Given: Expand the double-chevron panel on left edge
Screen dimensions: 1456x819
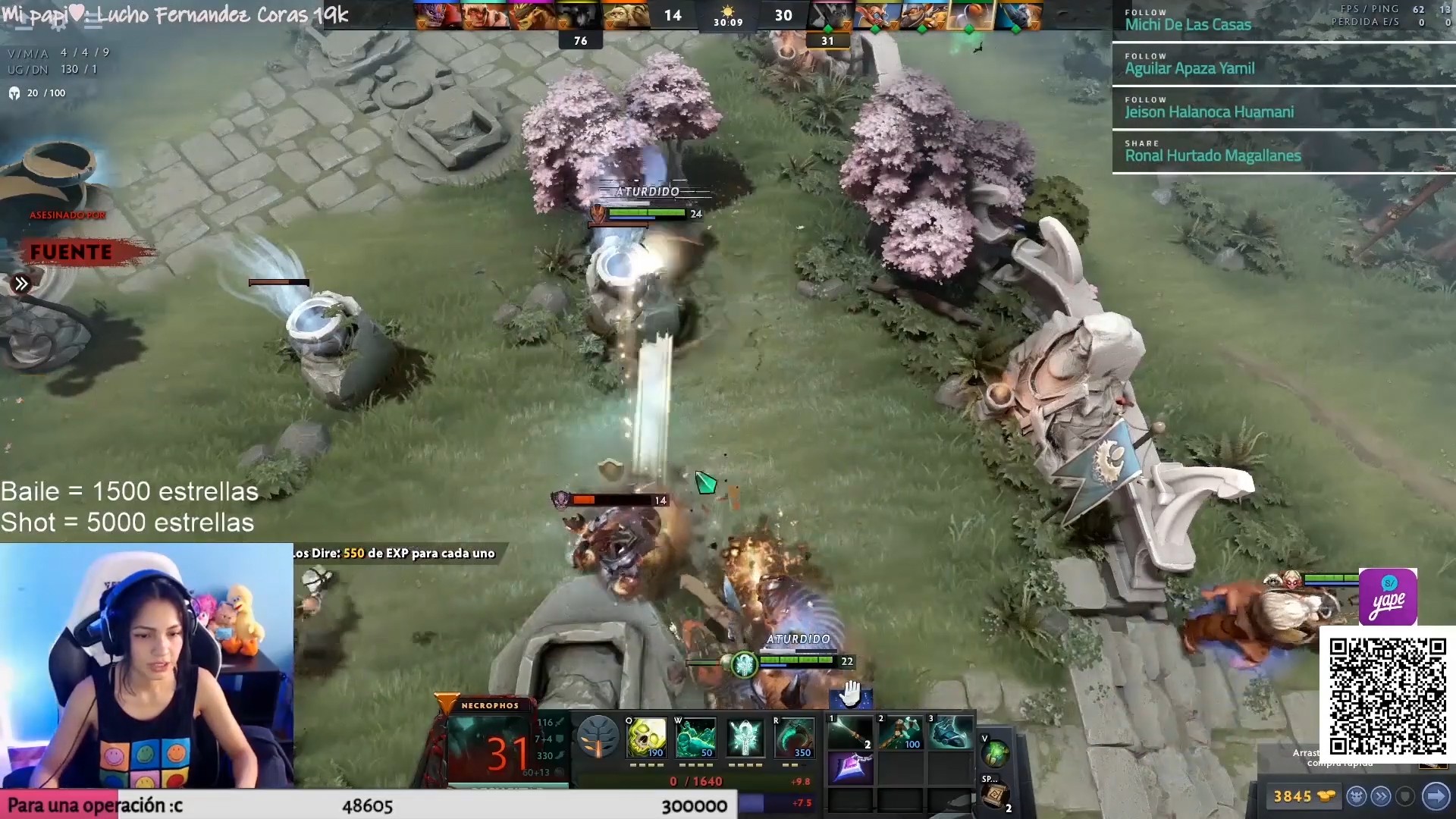Looking at the screenshot, I should (x=21, y=284).
